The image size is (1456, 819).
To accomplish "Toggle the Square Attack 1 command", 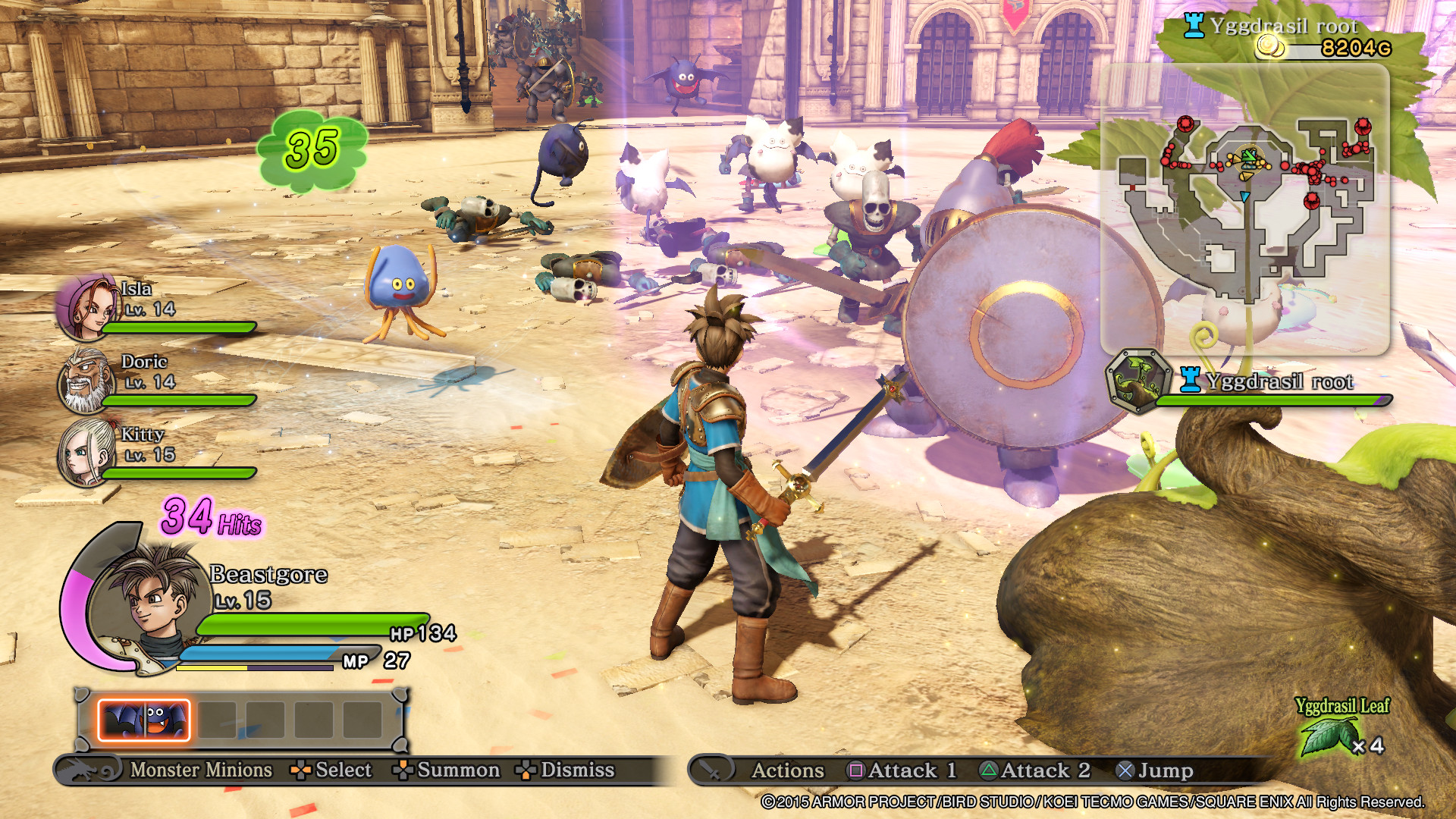I will point(854,770).
